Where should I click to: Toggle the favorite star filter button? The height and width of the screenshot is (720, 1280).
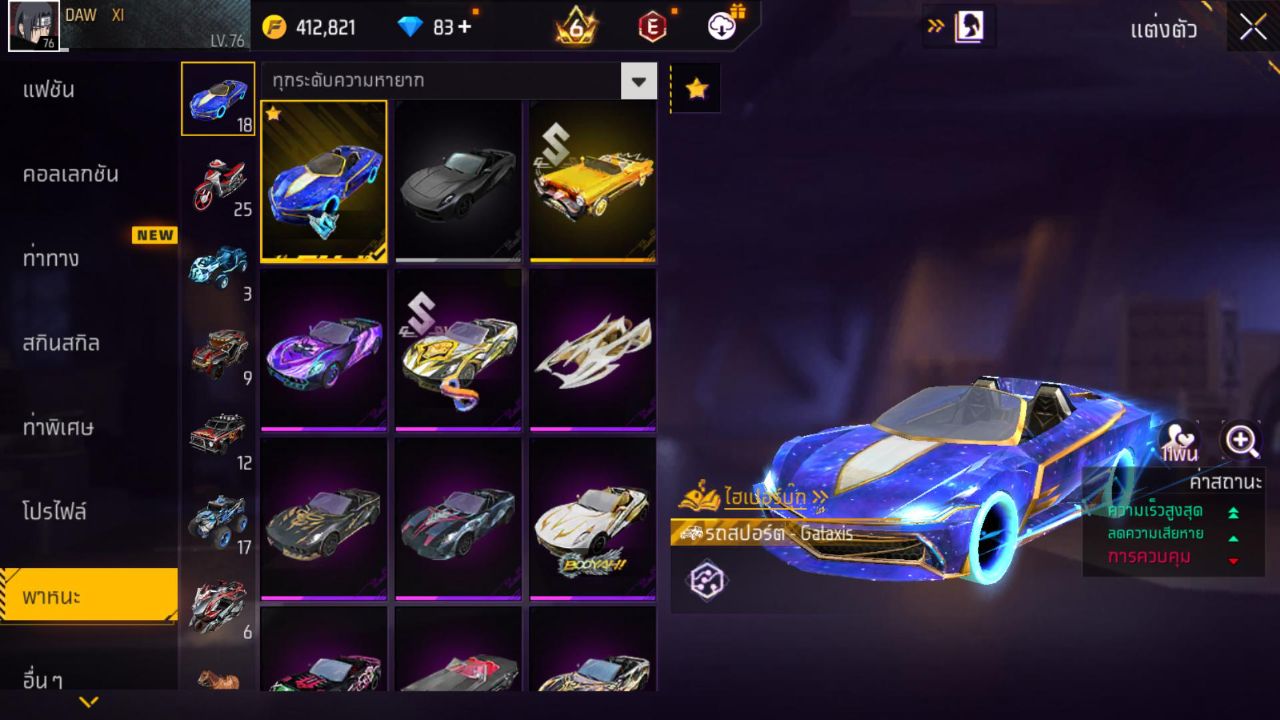pos(695,88)
